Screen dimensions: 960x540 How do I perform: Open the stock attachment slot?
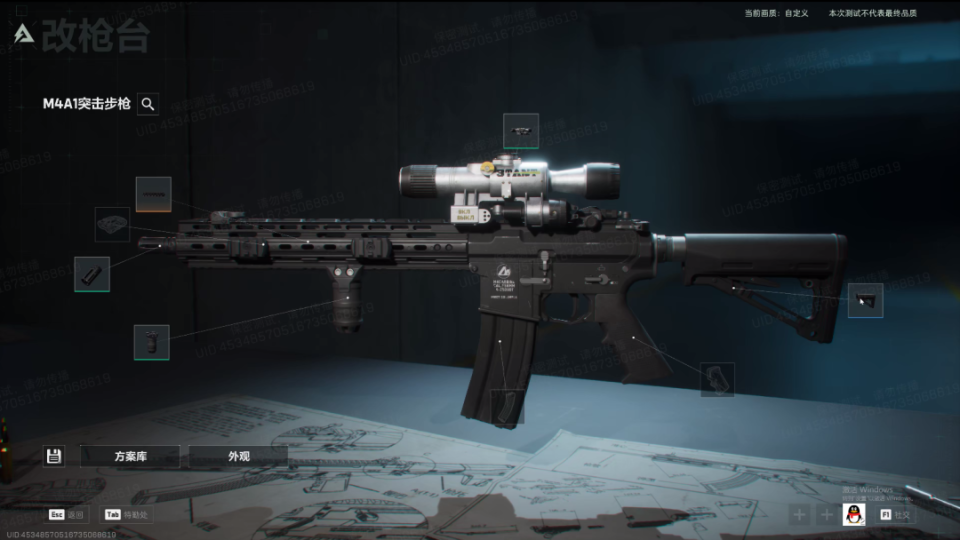point(865,300)
